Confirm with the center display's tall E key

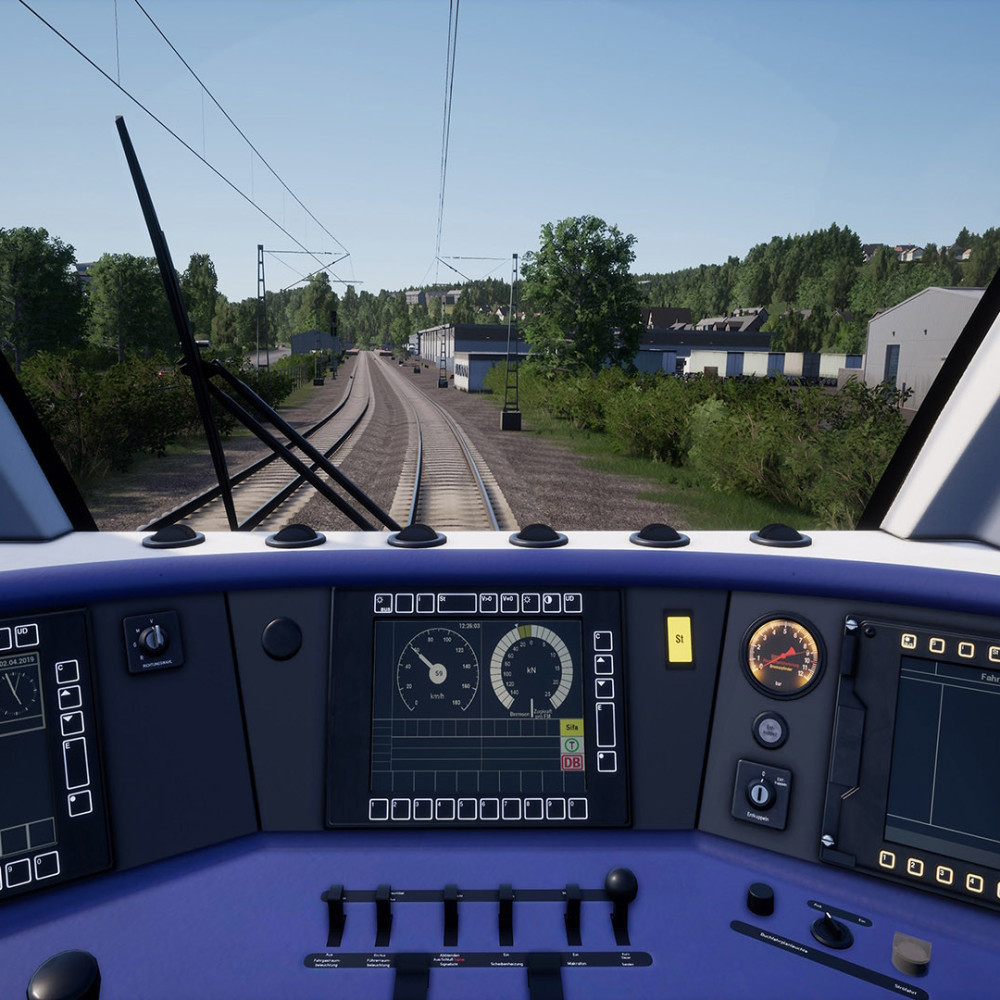point(605,725)
